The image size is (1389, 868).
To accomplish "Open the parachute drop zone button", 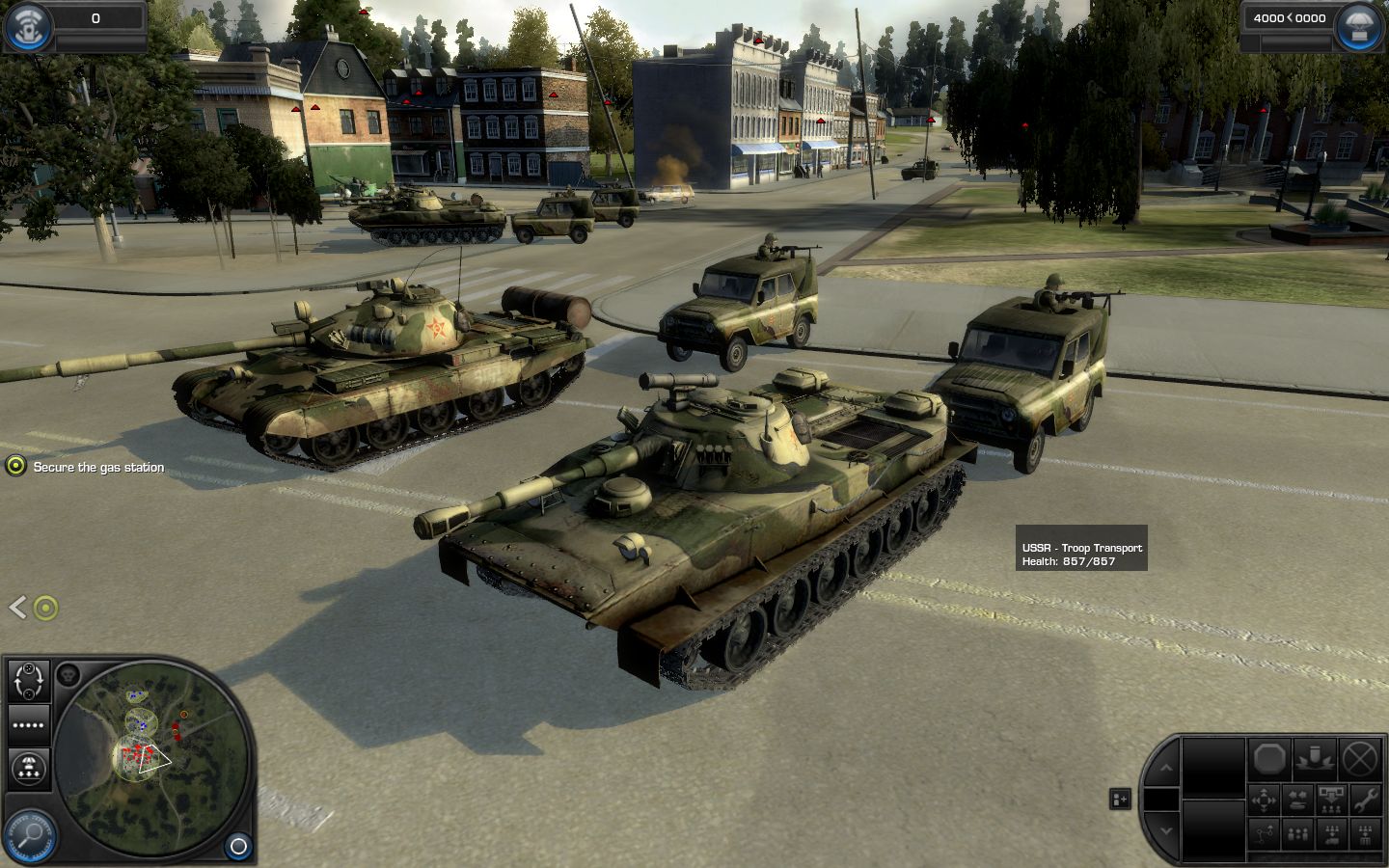I will (x=29, y=769).
